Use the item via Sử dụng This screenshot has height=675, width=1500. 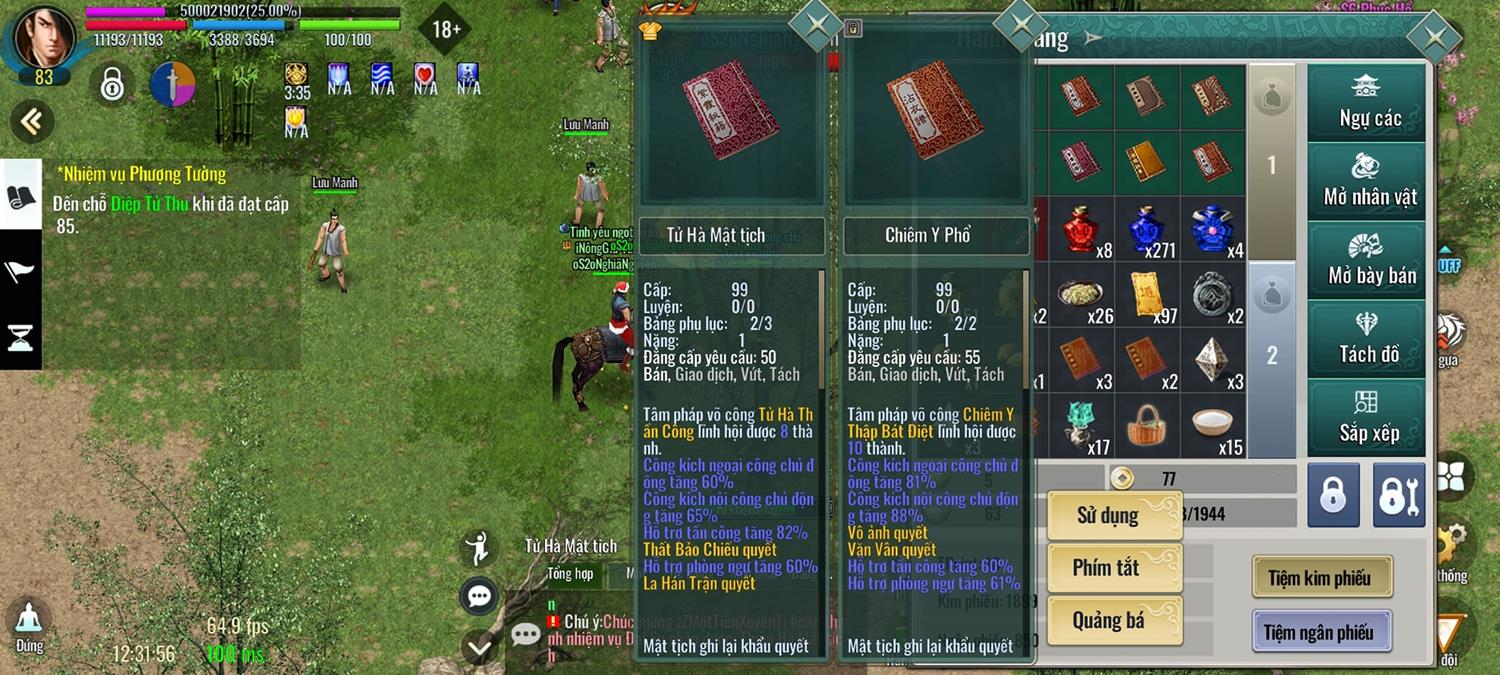click(x=1114, y=516)
